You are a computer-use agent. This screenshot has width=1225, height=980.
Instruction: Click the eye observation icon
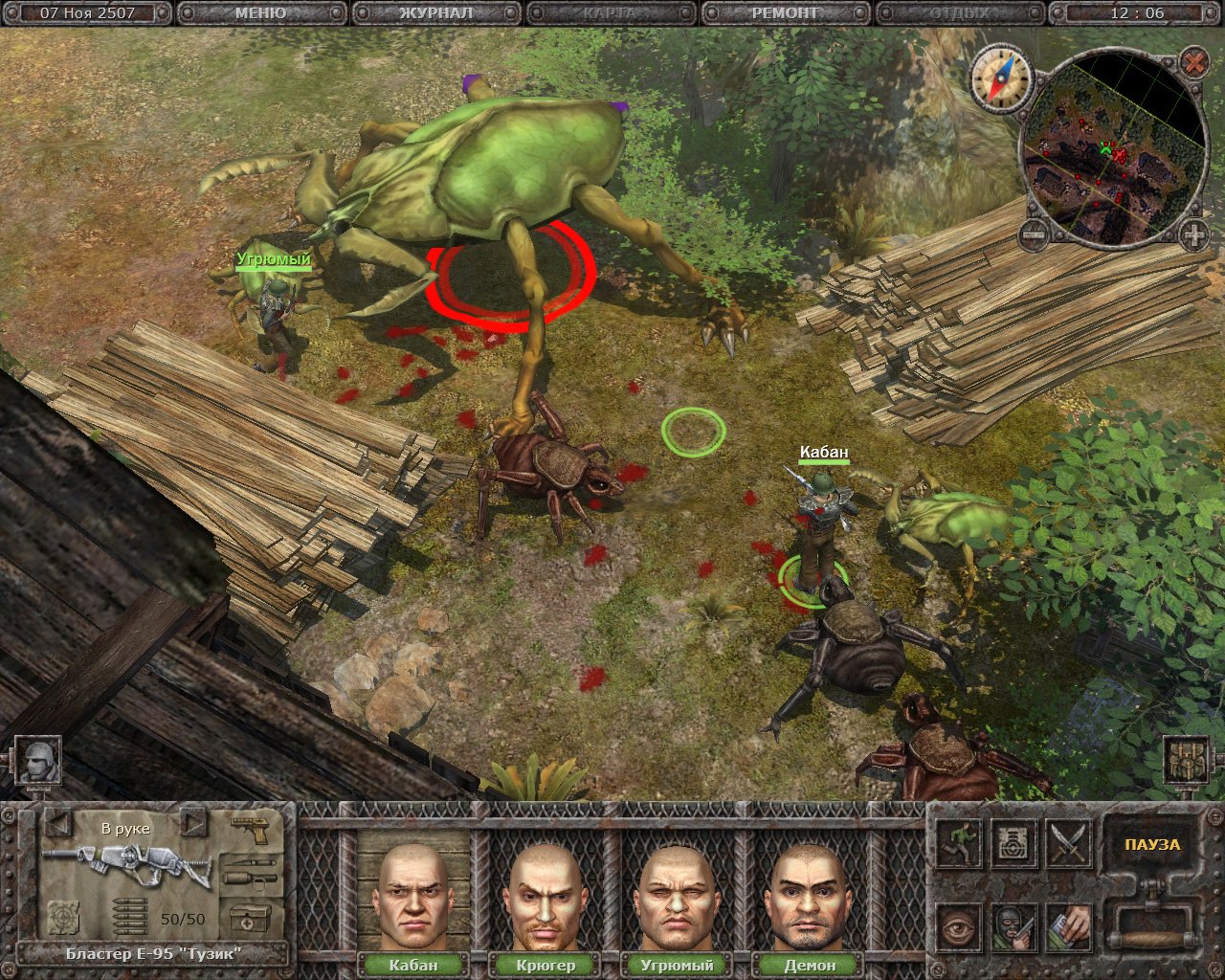[958, 927]
